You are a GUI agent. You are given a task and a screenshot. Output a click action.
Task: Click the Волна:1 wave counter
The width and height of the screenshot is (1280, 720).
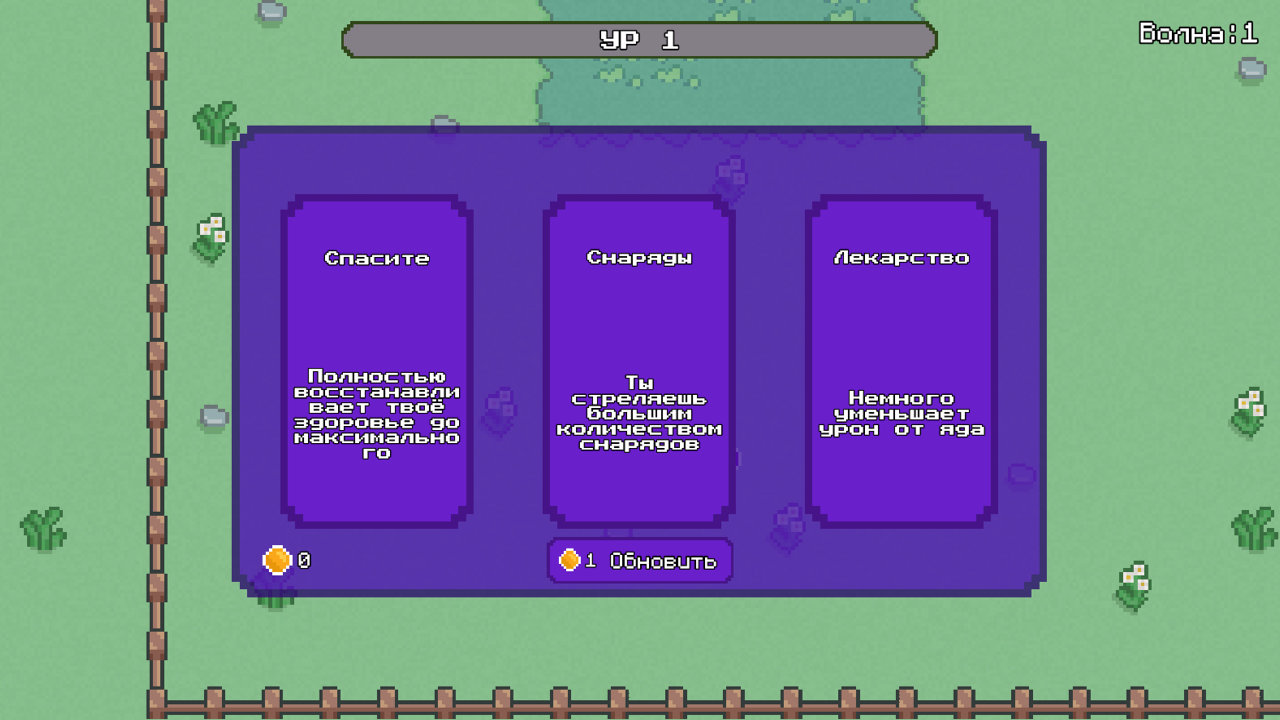(1196, 33)
